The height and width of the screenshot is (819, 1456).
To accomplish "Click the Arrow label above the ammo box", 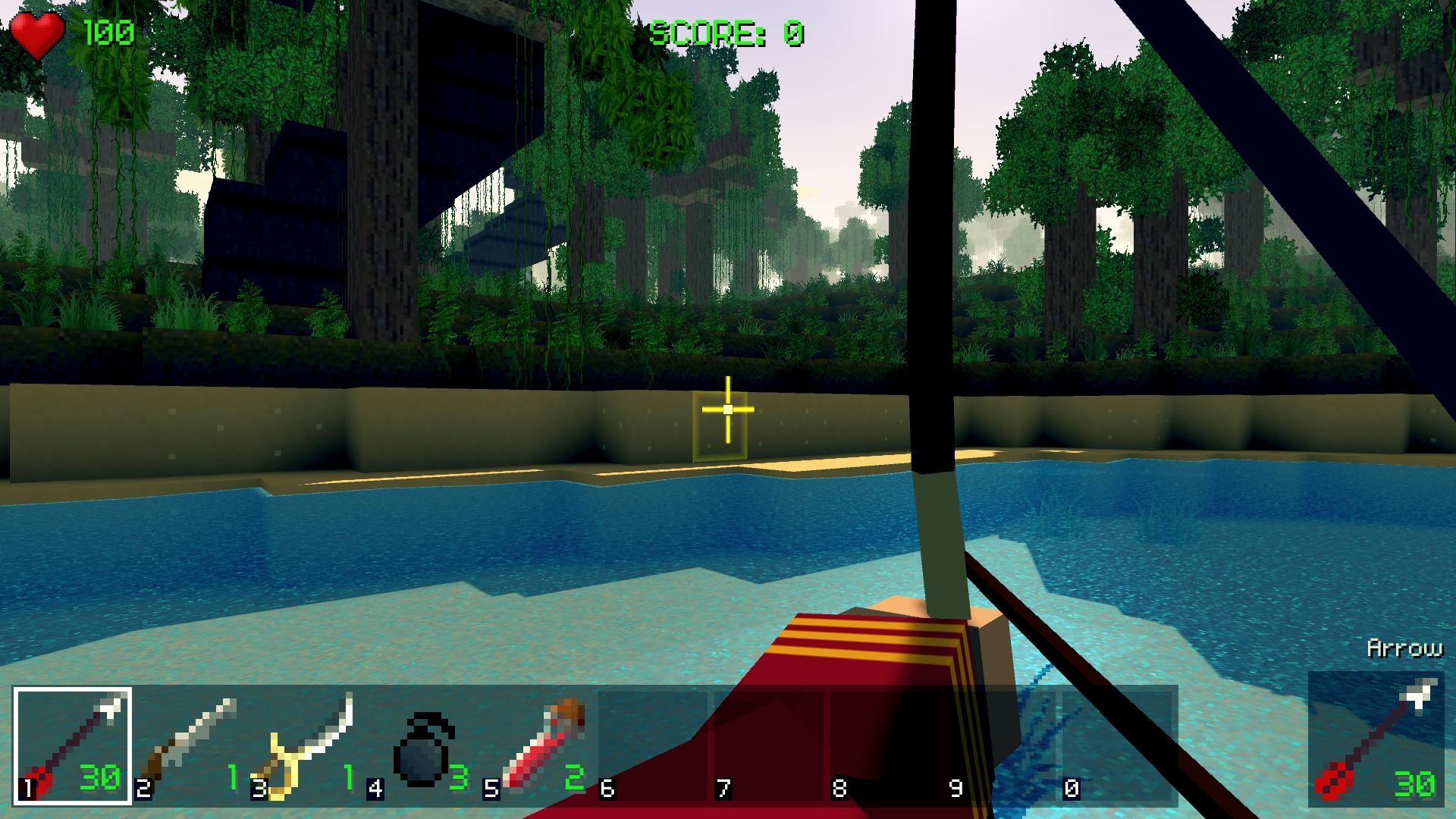I will 1404,648.
